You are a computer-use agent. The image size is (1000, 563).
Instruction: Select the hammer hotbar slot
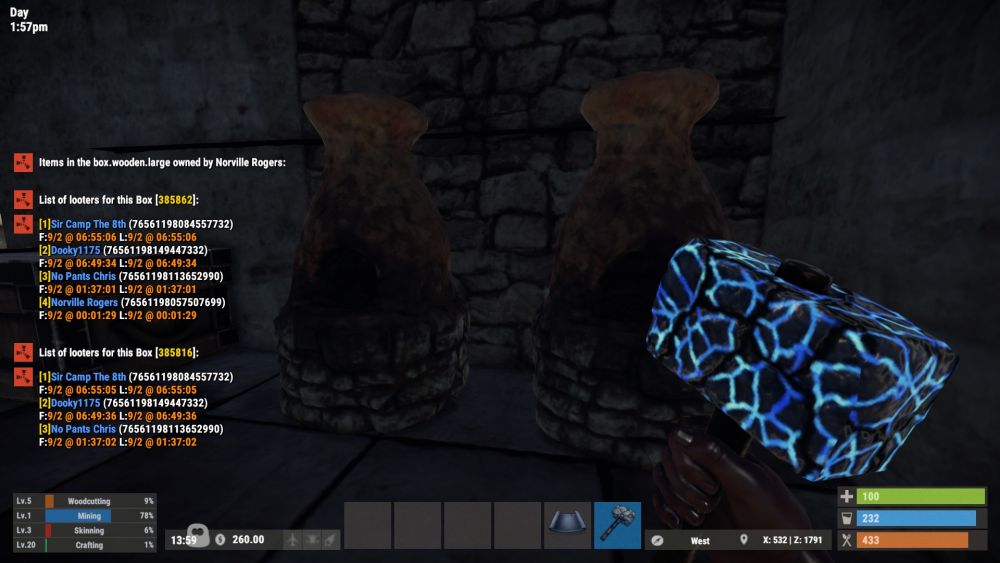click(x=617, y=525)
